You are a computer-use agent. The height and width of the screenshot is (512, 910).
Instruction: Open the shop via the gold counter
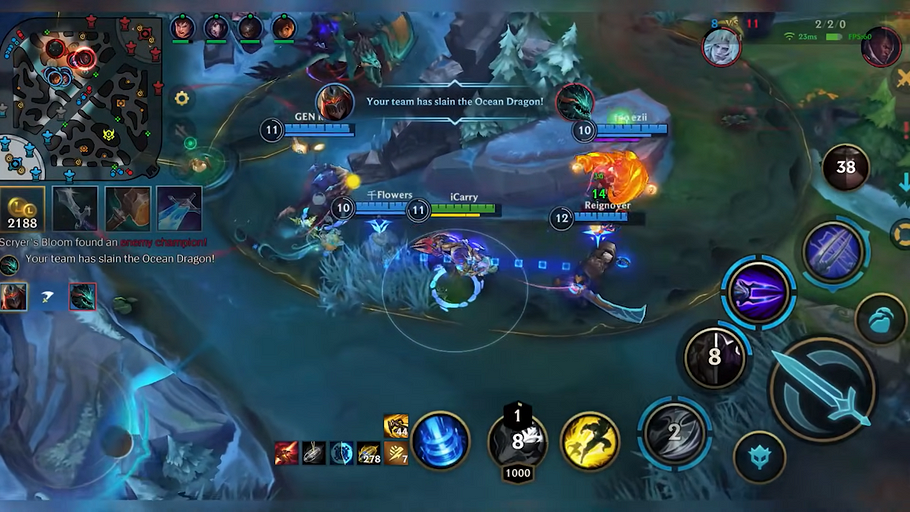[x=22, y=208]
